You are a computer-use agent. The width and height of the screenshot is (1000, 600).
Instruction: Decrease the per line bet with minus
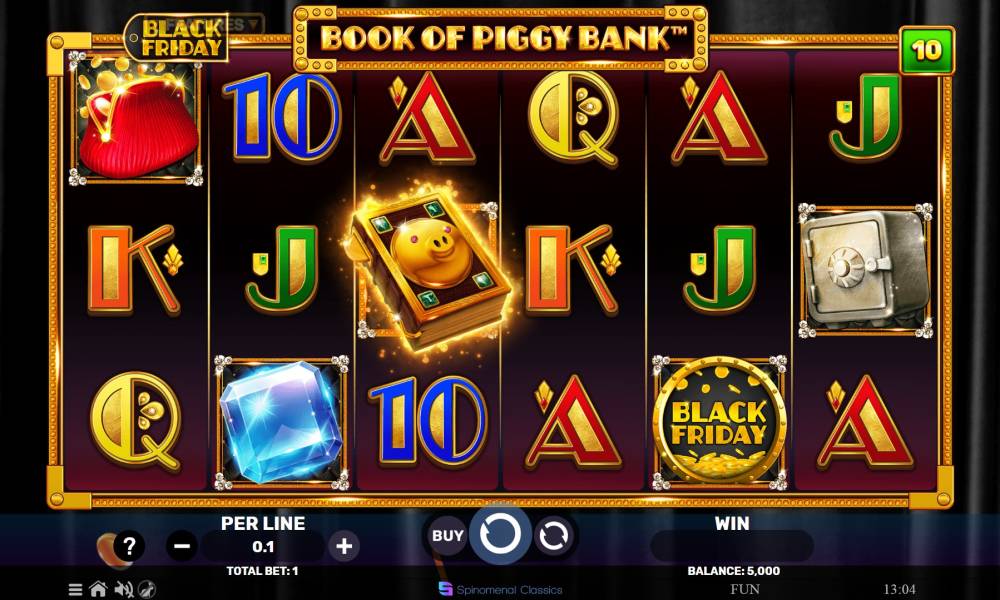(182, 546)
